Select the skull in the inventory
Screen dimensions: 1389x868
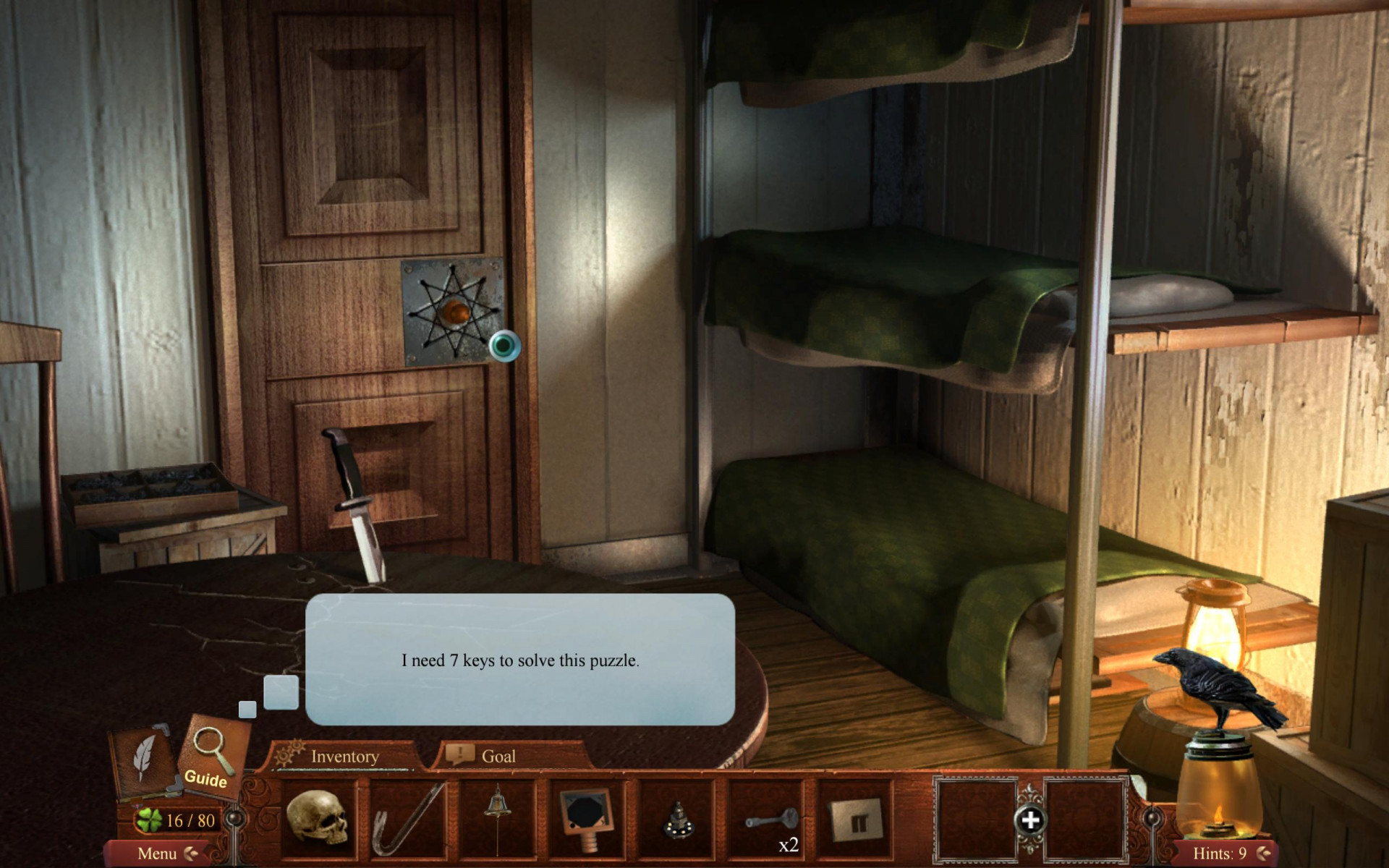[x=318, y=818]
